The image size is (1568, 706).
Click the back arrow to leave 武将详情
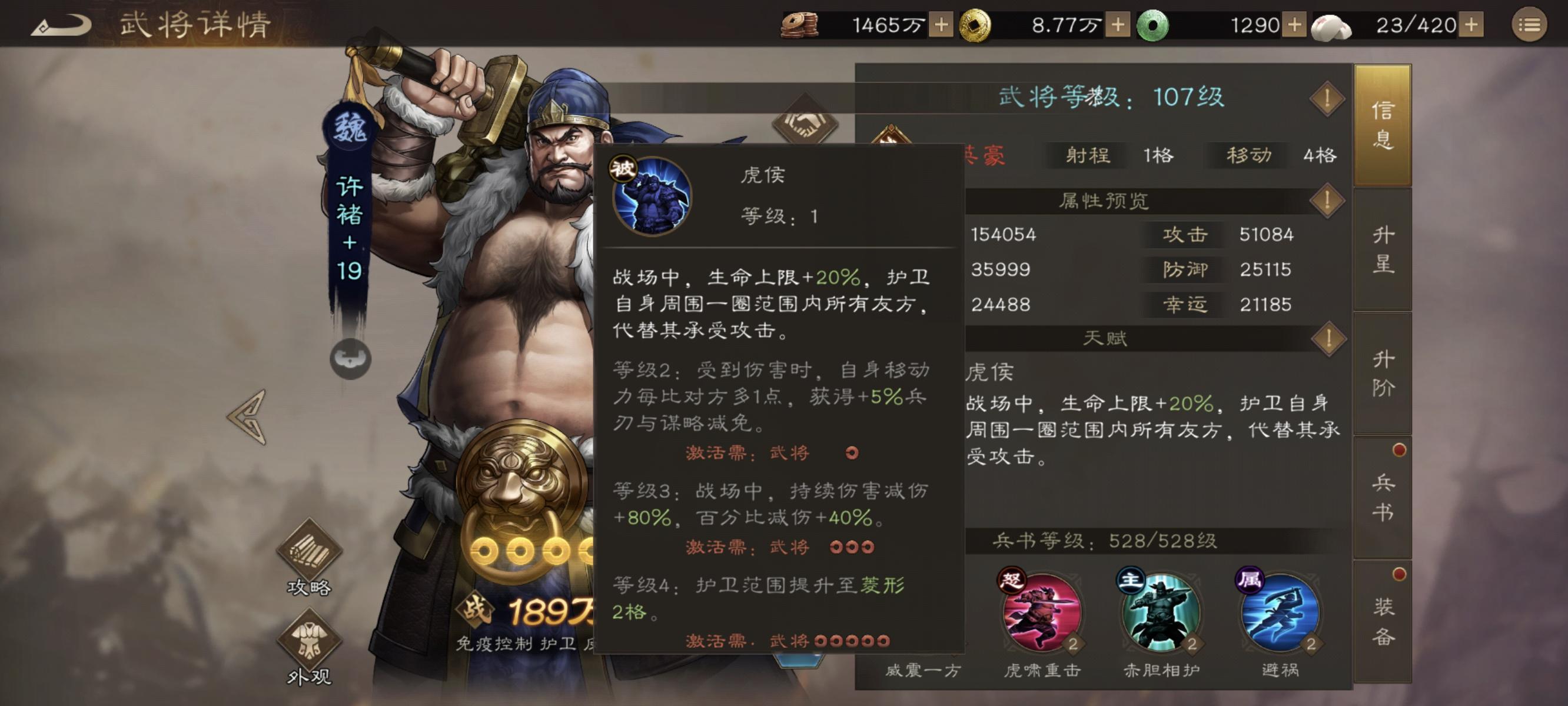[x=61, y=23]
